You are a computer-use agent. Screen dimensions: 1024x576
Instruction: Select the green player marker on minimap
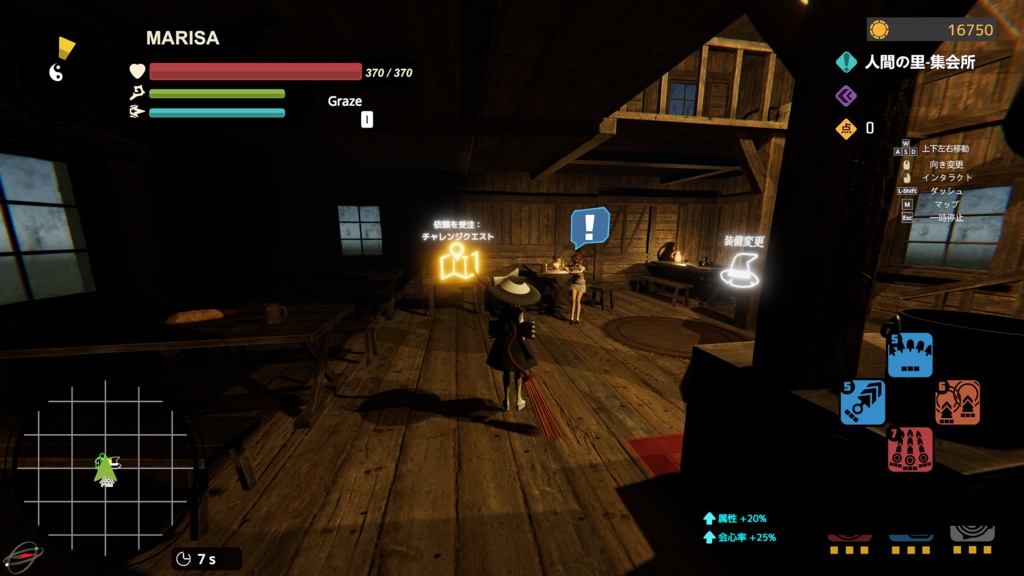(x=105, y=470)
